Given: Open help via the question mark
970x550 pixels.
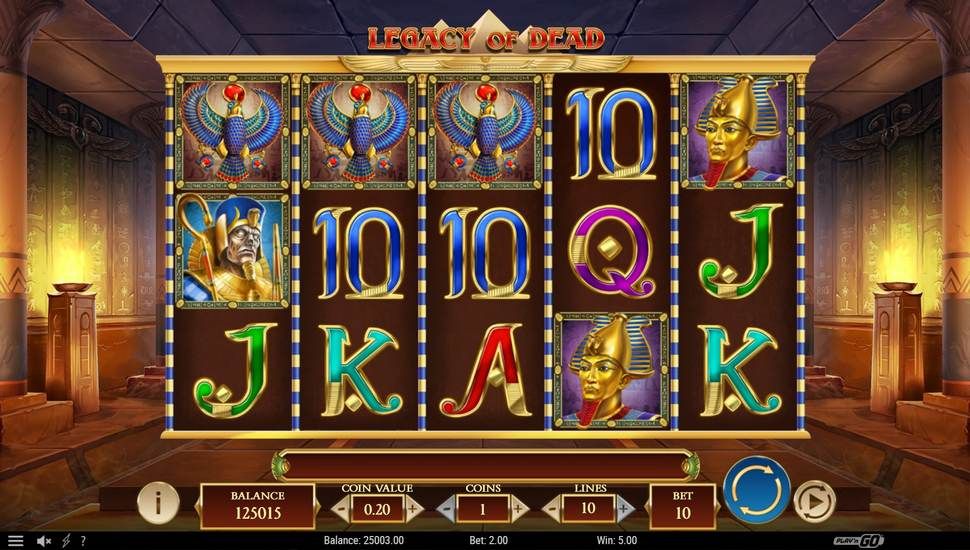Looking at the screenshot, I should tap(82, 541).
